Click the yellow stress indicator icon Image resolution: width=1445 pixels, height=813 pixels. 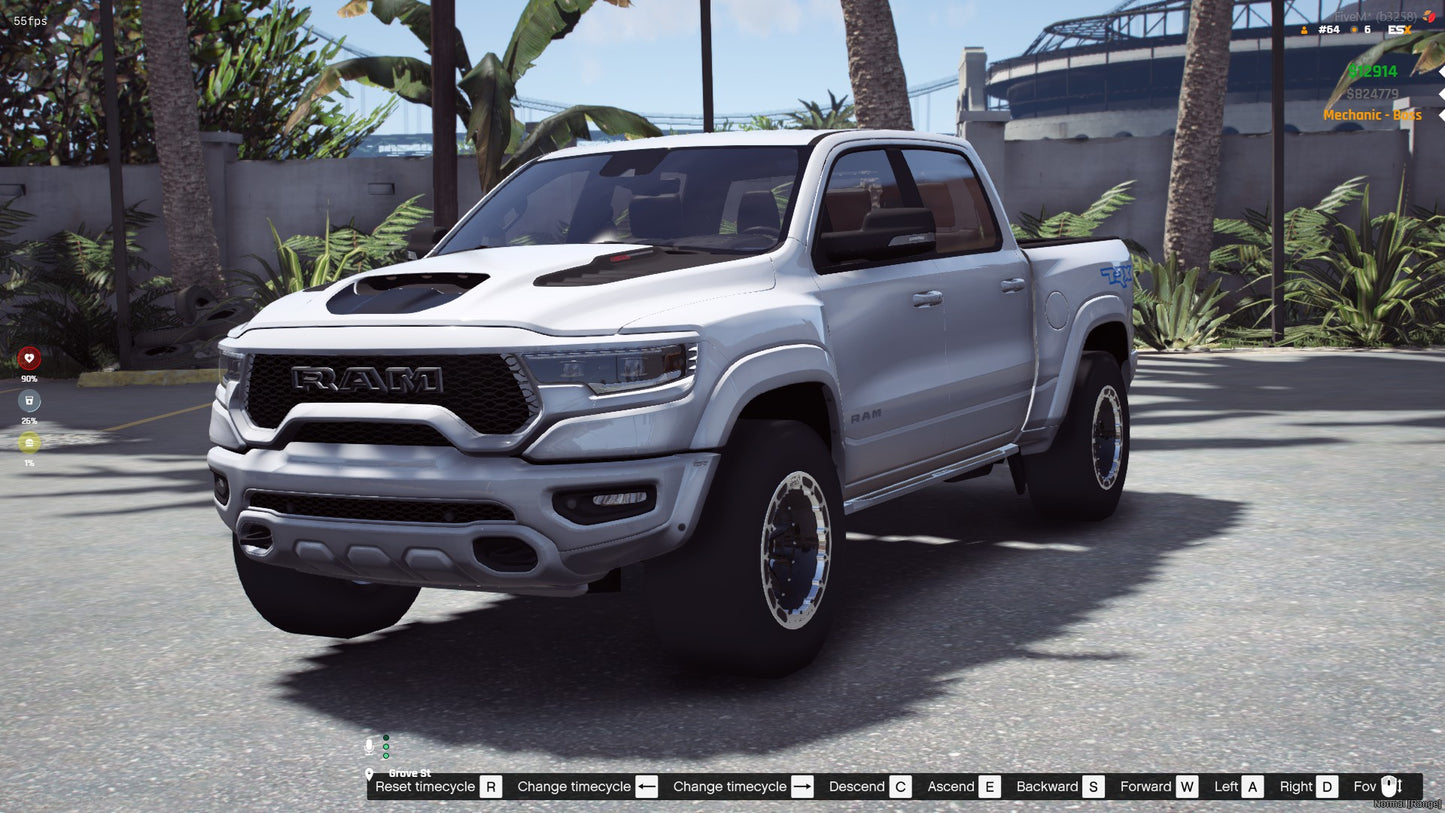(x=29, y=444)
